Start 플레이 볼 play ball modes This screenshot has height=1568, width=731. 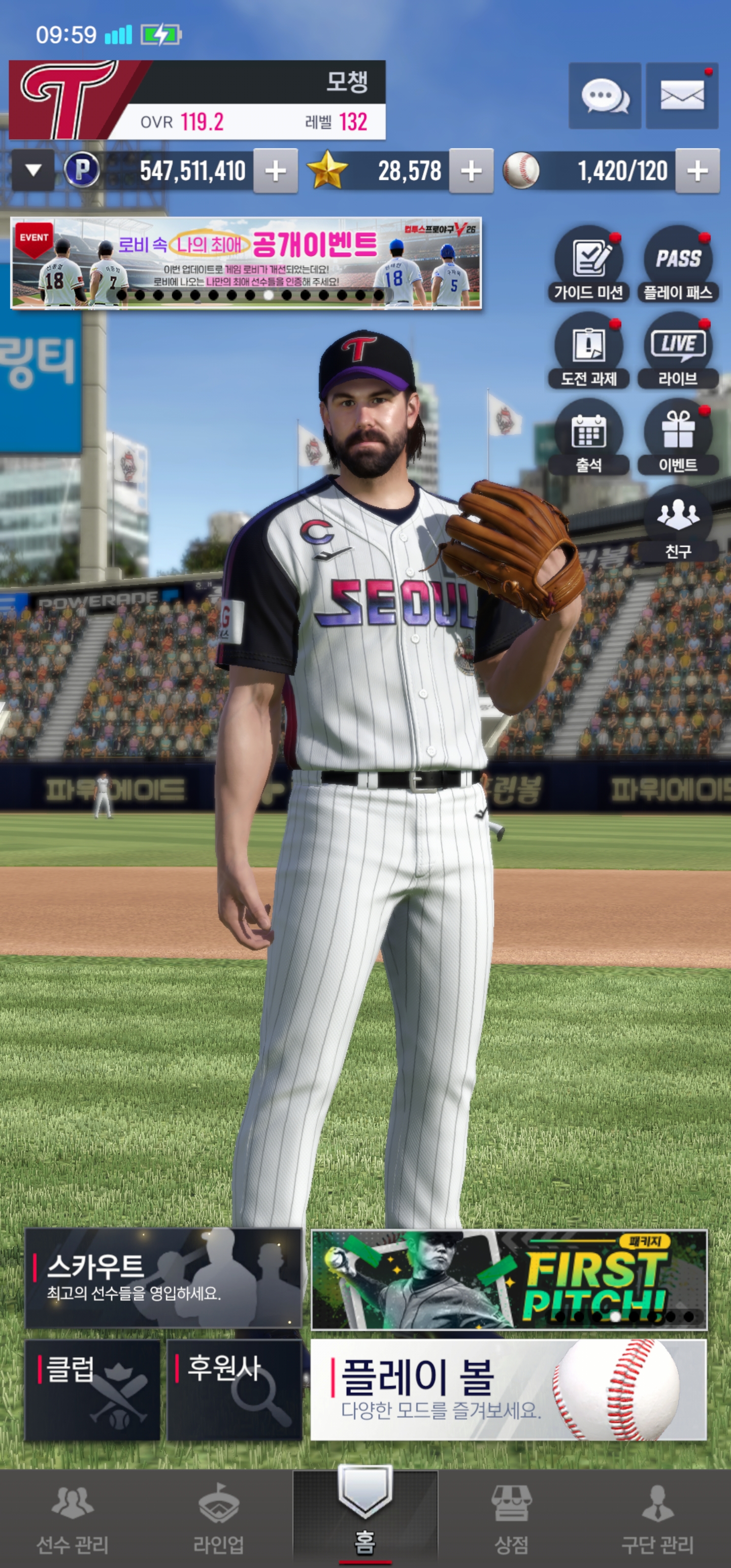tap(508, 1390)
